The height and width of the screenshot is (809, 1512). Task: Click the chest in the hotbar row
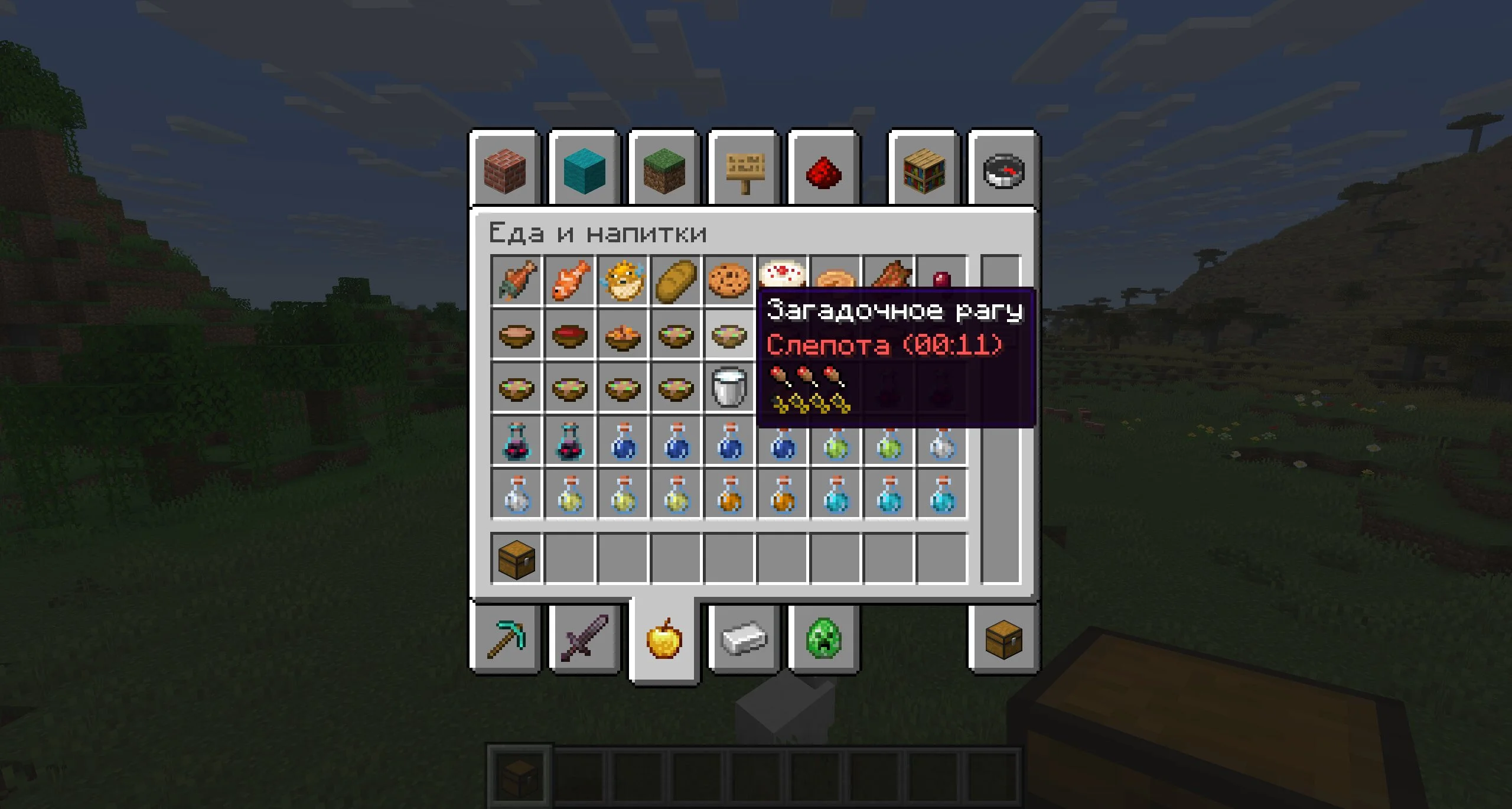(x=517, y=559)
